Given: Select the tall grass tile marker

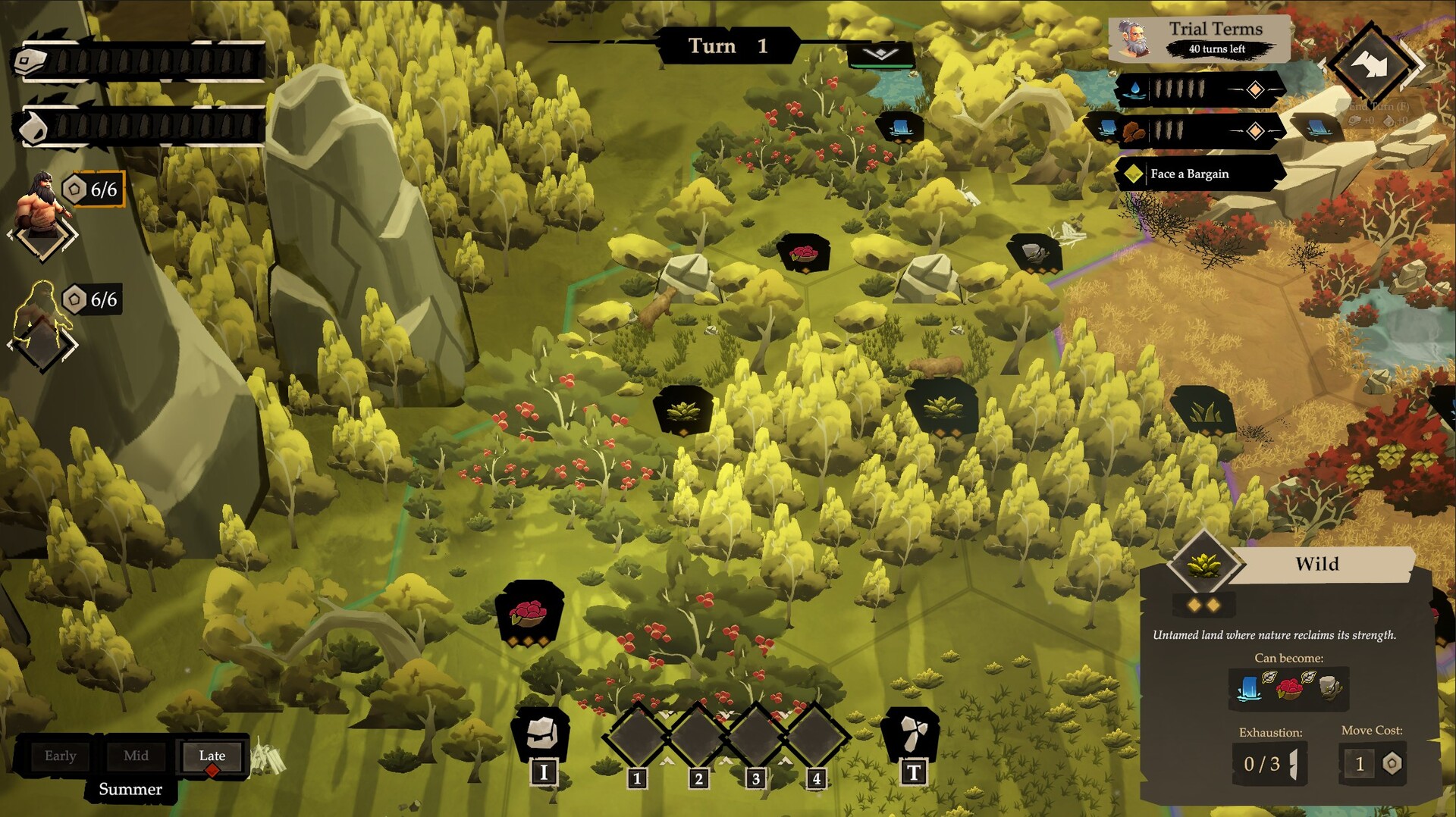Looking at the screenshot, I should (1202, 412).
